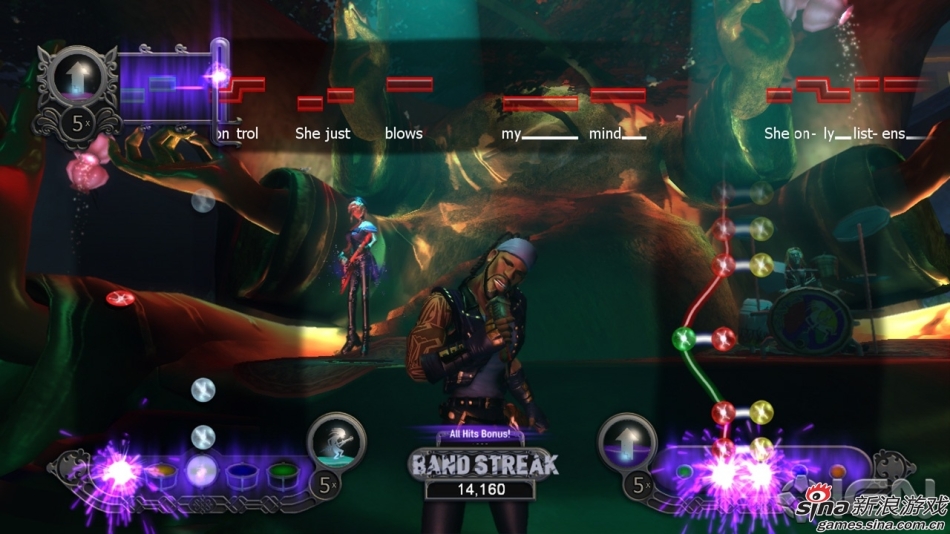Tap the green guitar fret target

click(685, 469)
